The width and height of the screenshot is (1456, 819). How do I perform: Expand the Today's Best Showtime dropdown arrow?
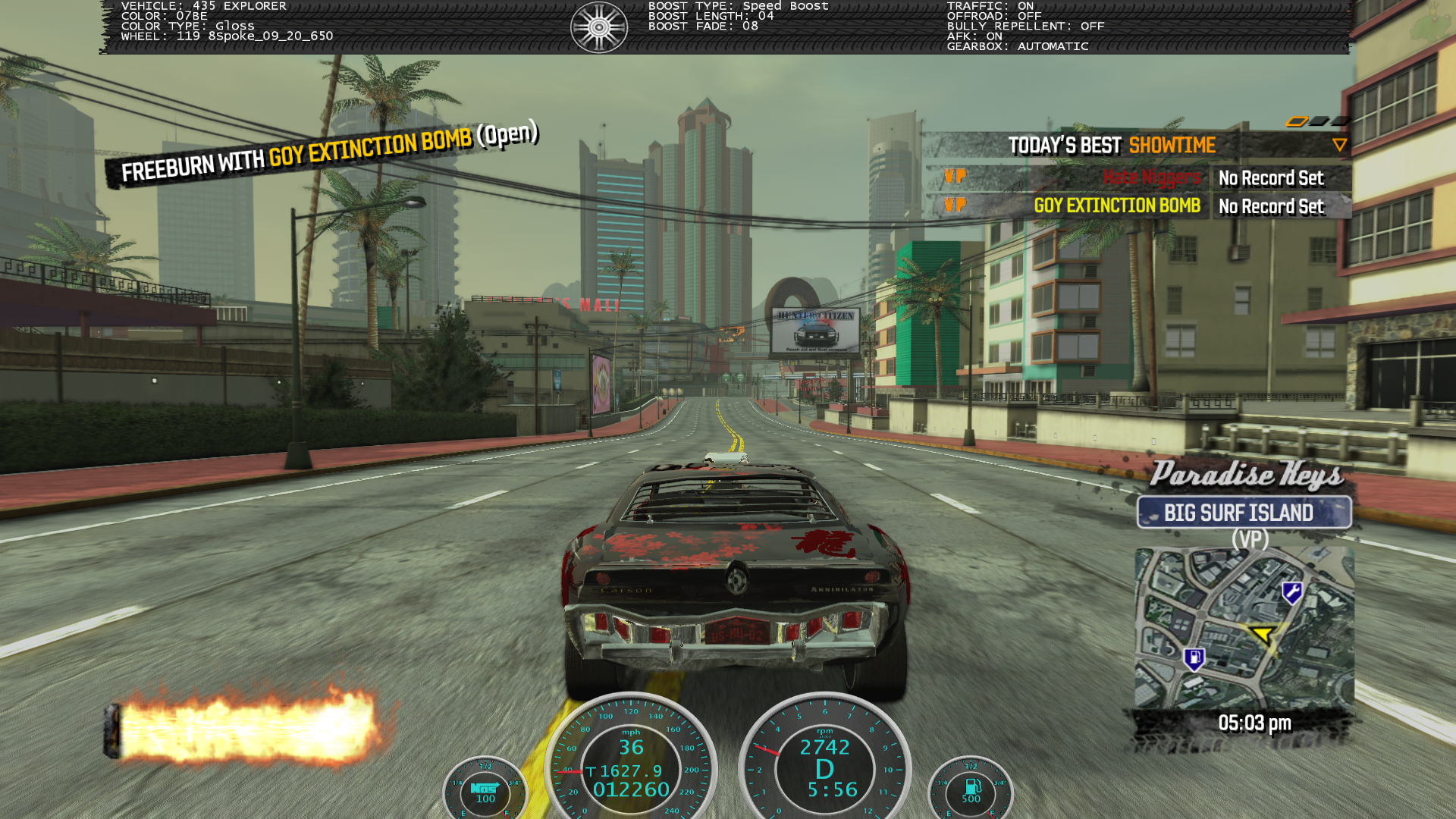tap(1339, 145)
